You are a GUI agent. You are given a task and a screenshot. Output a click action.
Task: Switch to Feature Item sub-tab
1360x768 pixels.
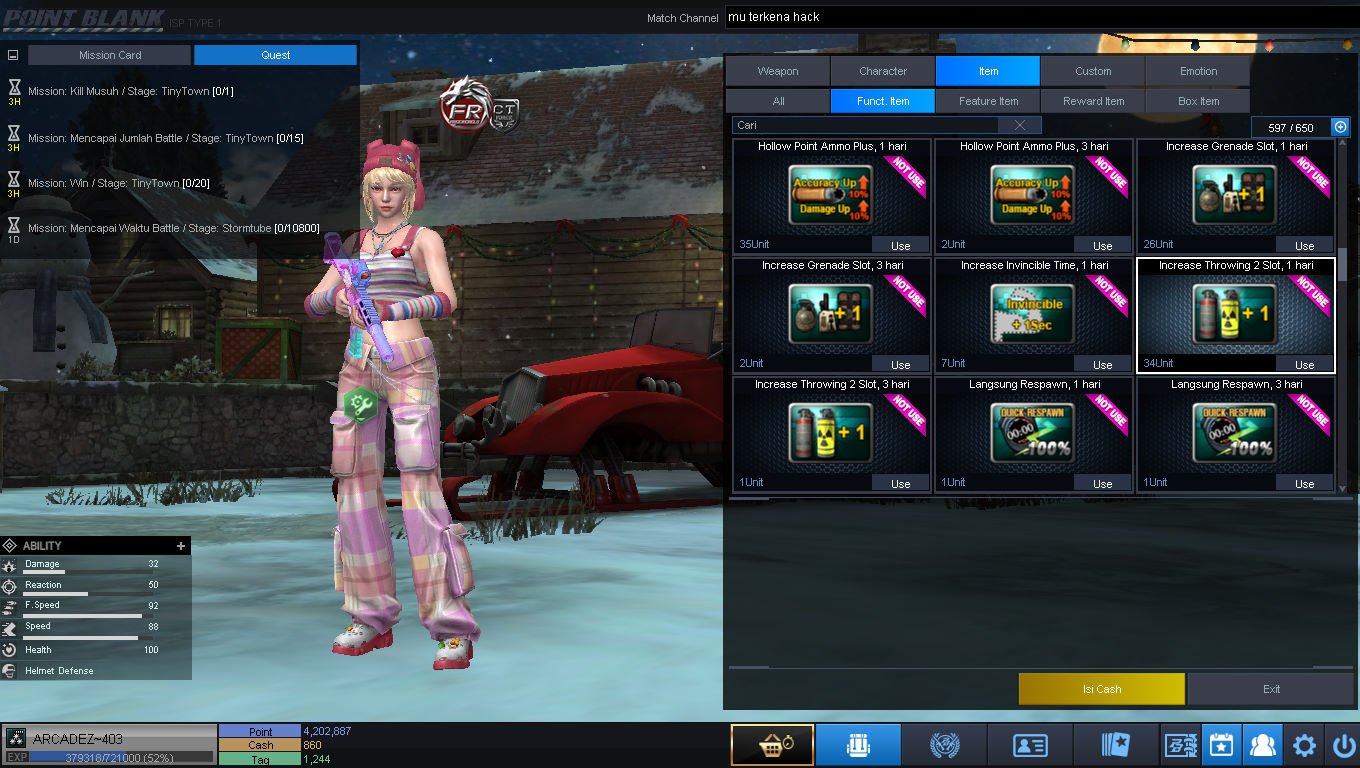tap(988, 101)
